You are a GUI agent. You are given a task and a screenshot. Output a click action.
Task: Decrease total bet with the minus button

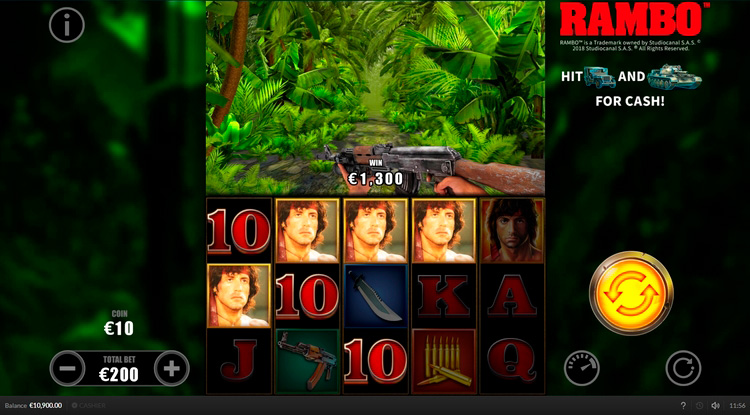coord(67,368)
